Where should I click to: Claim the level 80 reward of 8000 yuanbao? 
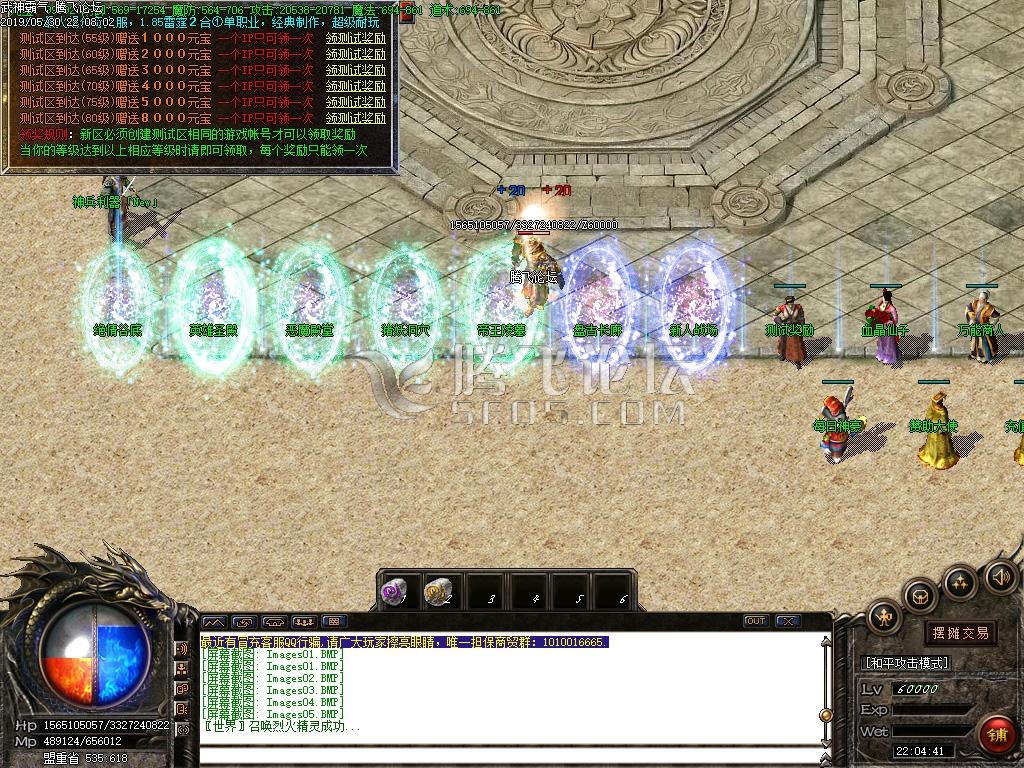[355, 118]
